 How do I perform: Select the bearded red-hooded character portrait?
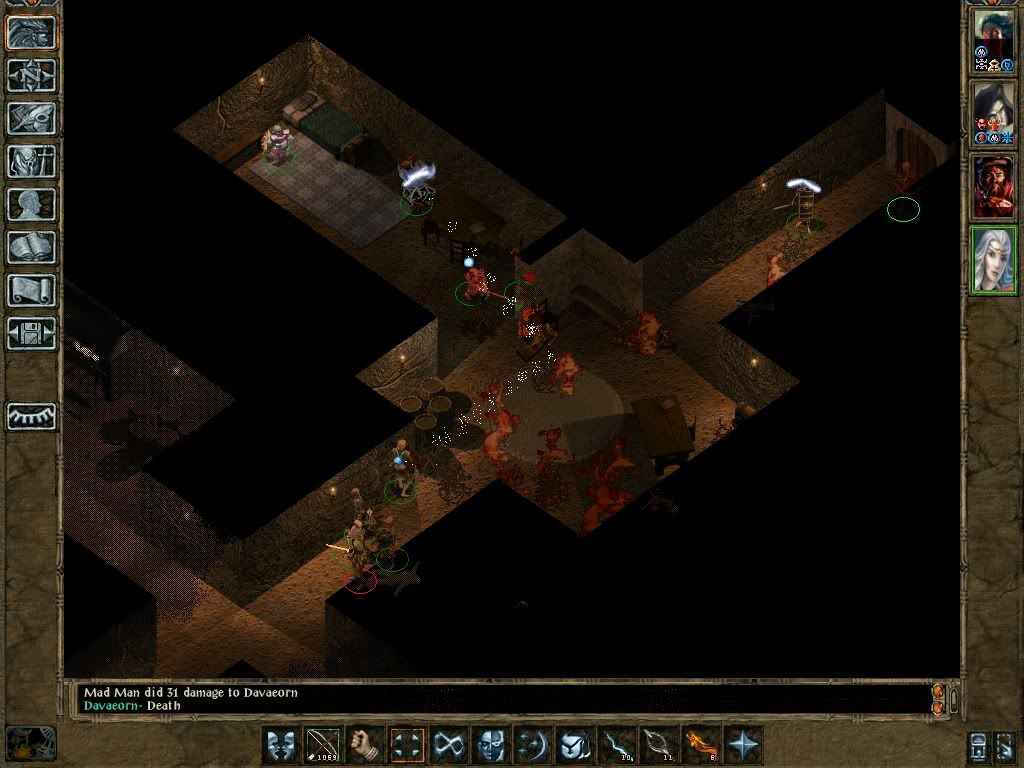[994, 187]
